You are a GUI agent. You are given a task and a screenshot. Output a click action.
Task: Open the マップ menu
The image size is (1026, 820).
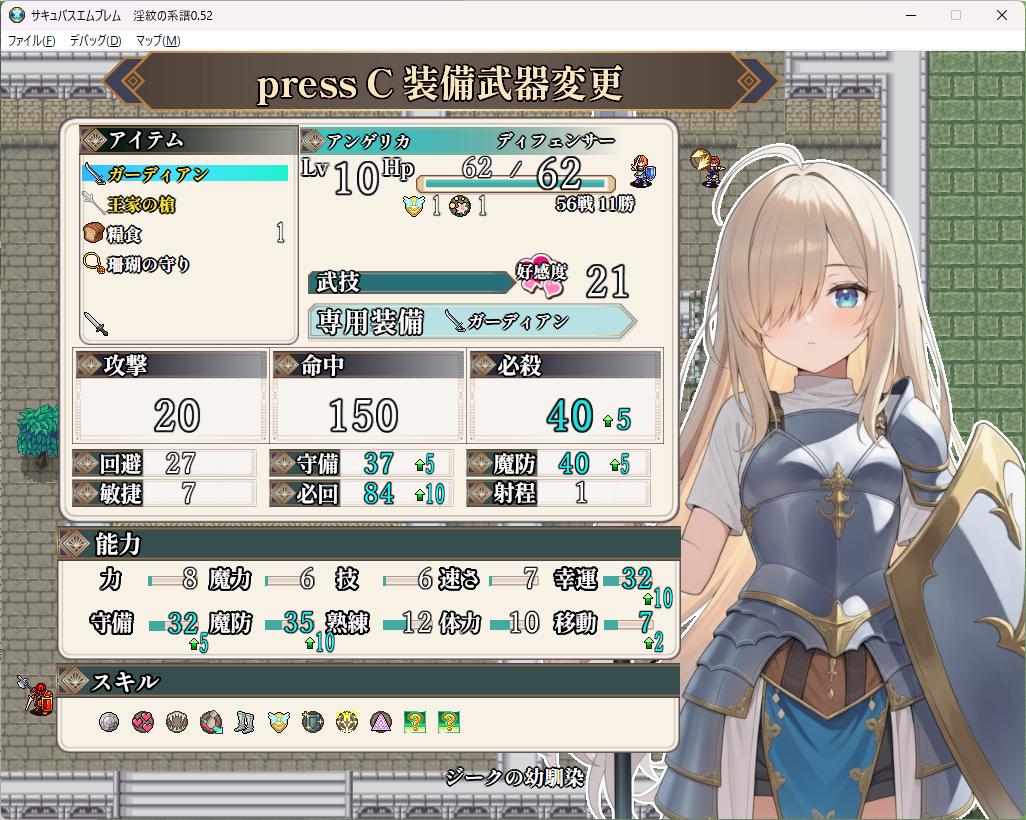point(158,41)
